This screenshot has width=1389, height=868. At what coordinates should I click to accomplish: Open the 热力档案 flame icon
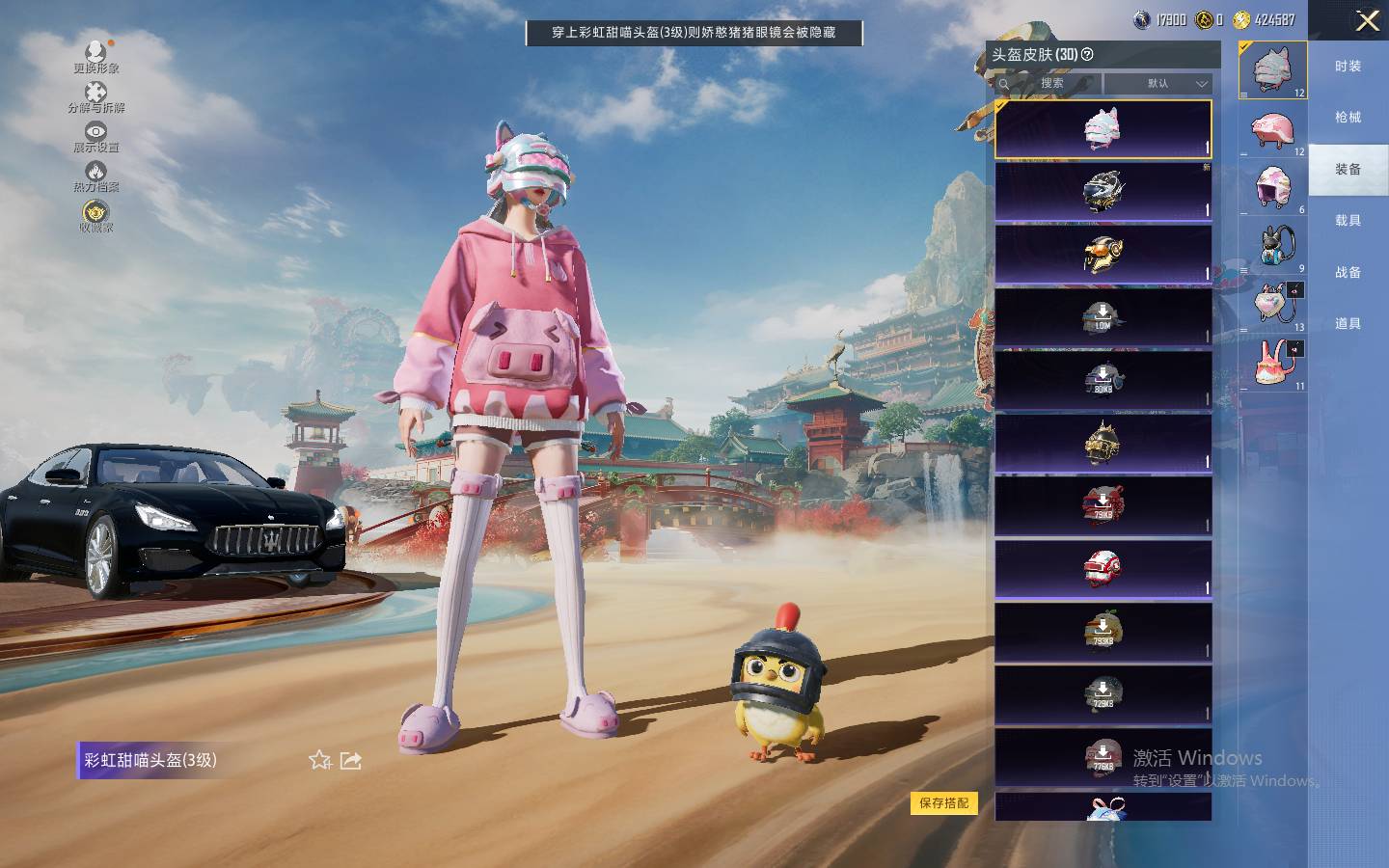pos(95,176)
